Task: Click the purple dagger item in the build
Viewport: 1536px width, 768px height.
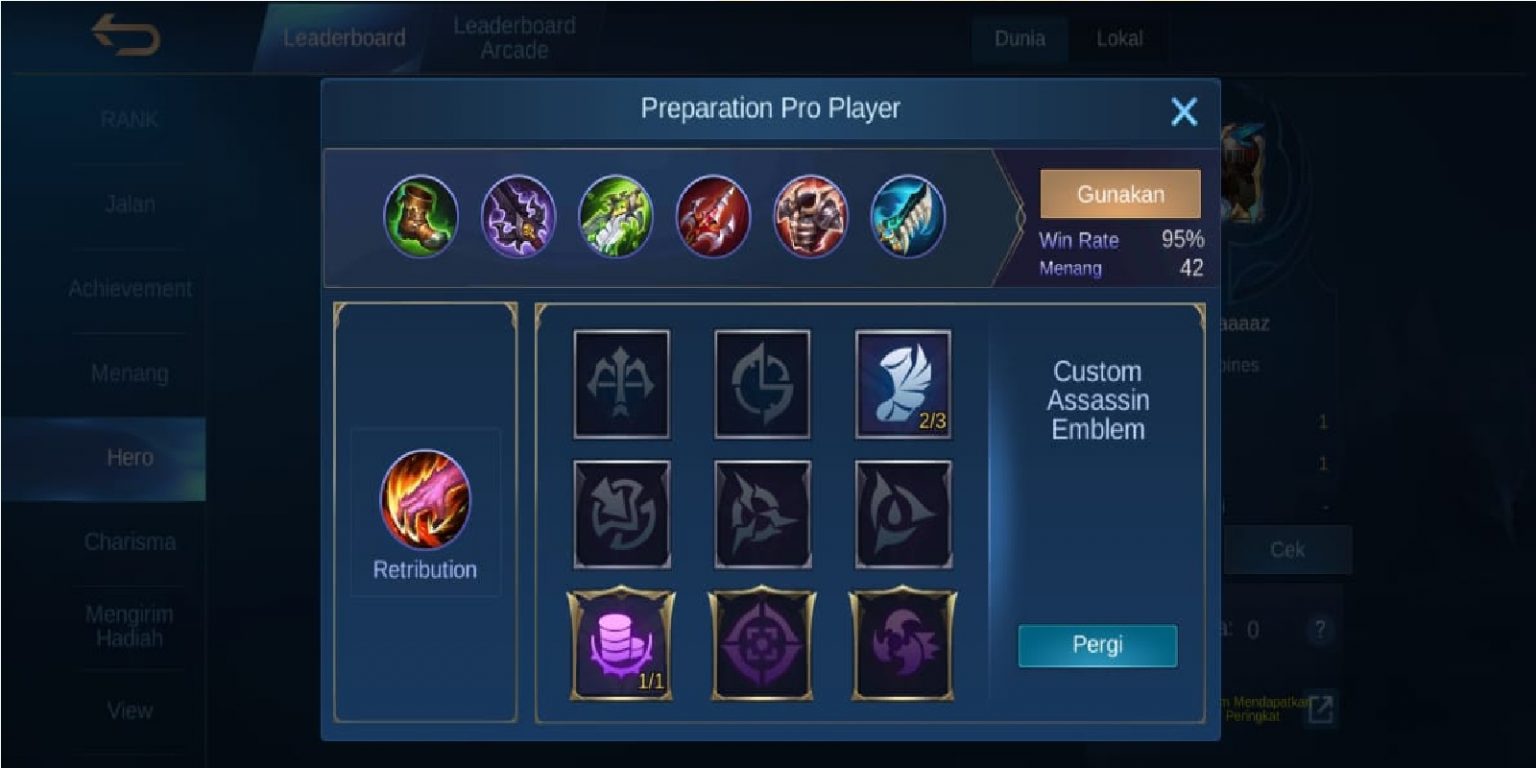Action: tap(519, 217)
